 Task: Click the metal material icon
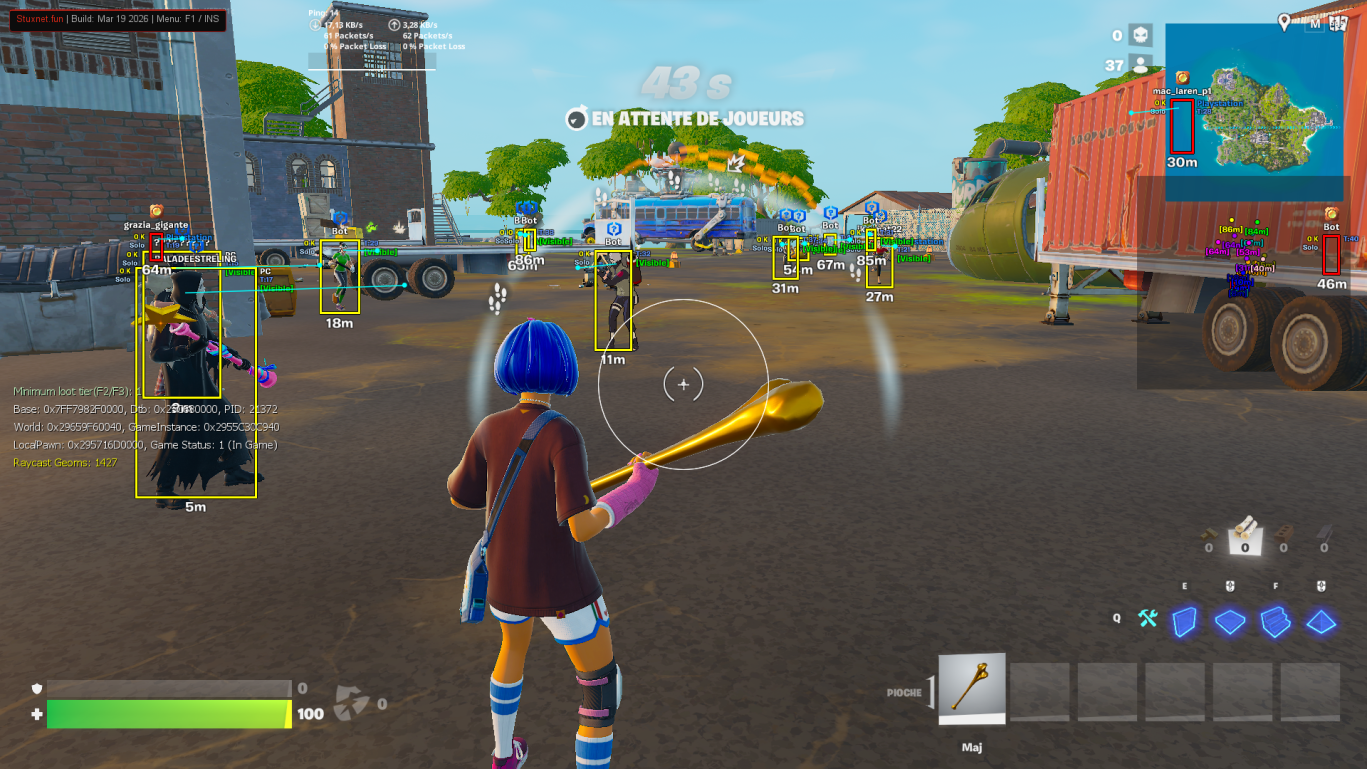[x=1324, y=533]
